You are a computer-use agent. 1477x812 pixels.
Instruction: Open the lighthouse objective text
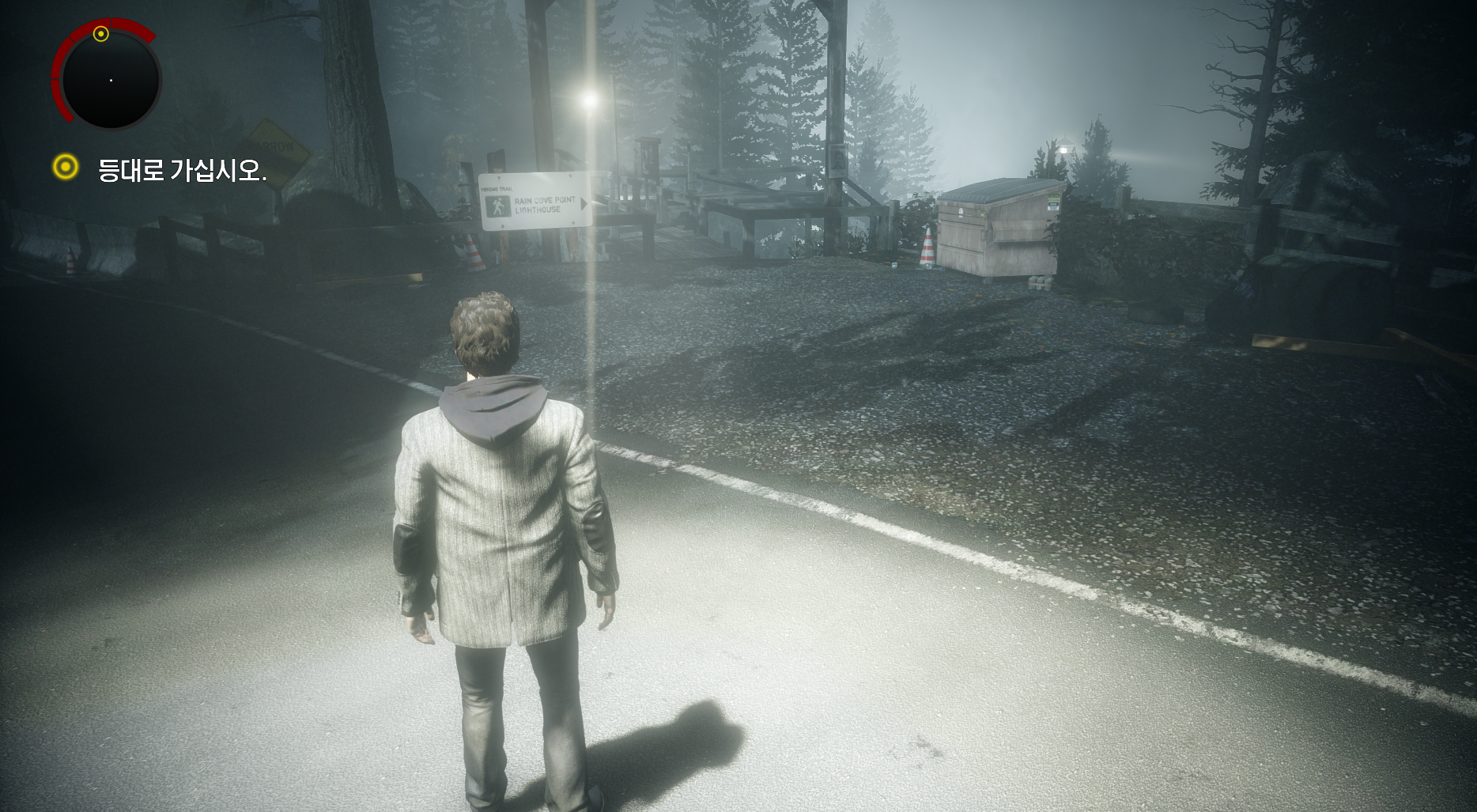coord(182,170)
